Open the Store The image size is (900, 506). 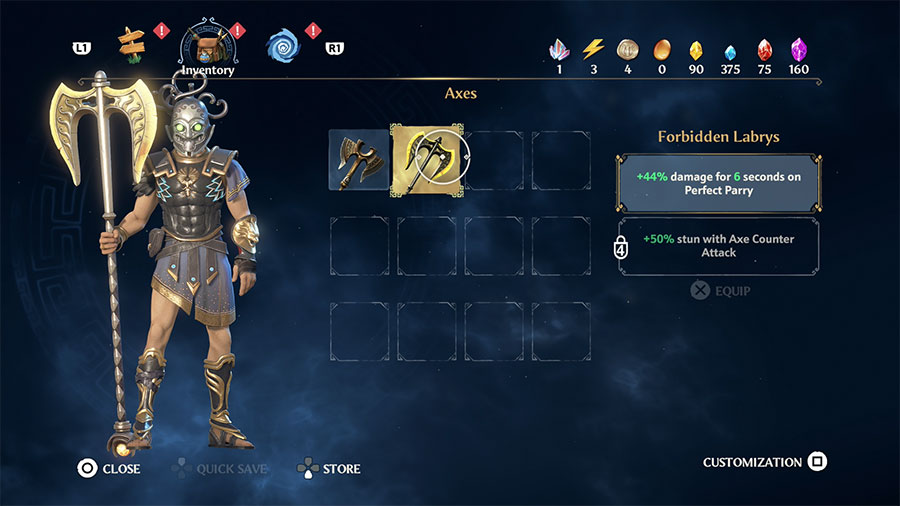329,468
